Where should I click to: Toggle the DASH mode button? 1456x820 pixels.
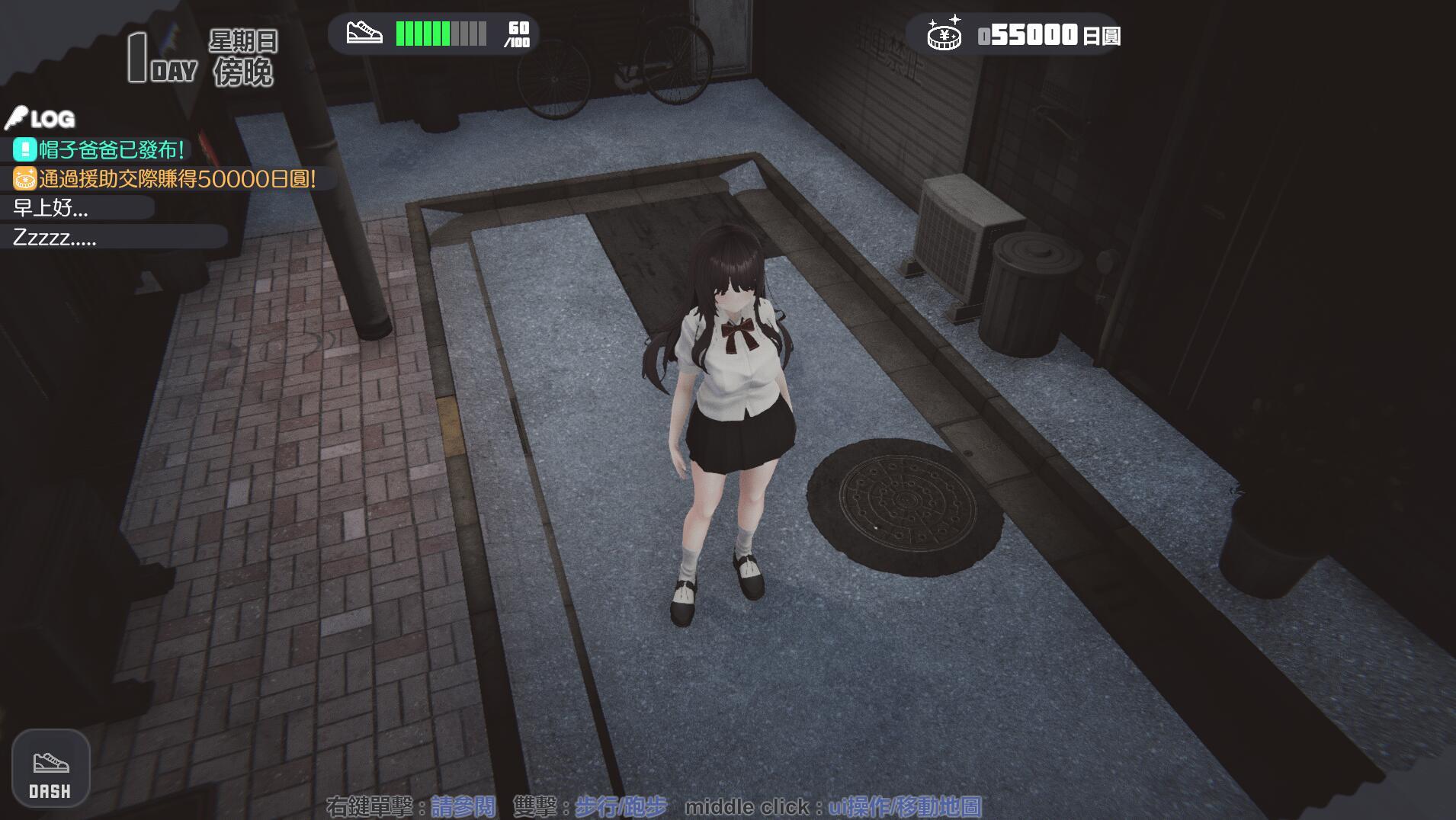point(52,768)
